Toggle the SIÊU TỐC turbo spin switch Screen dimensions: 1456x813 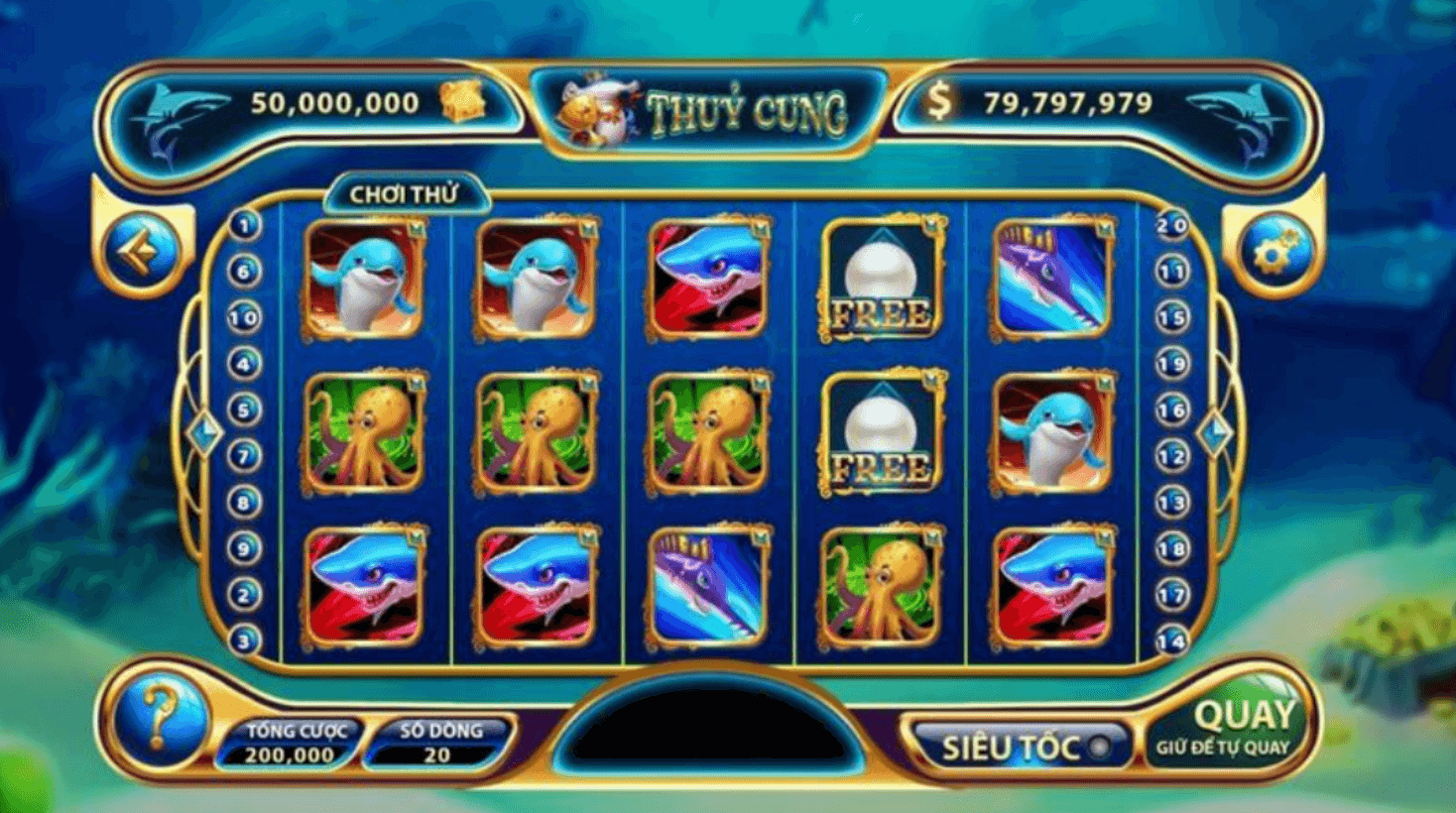pyautogui.click(x=1100, y=749)
